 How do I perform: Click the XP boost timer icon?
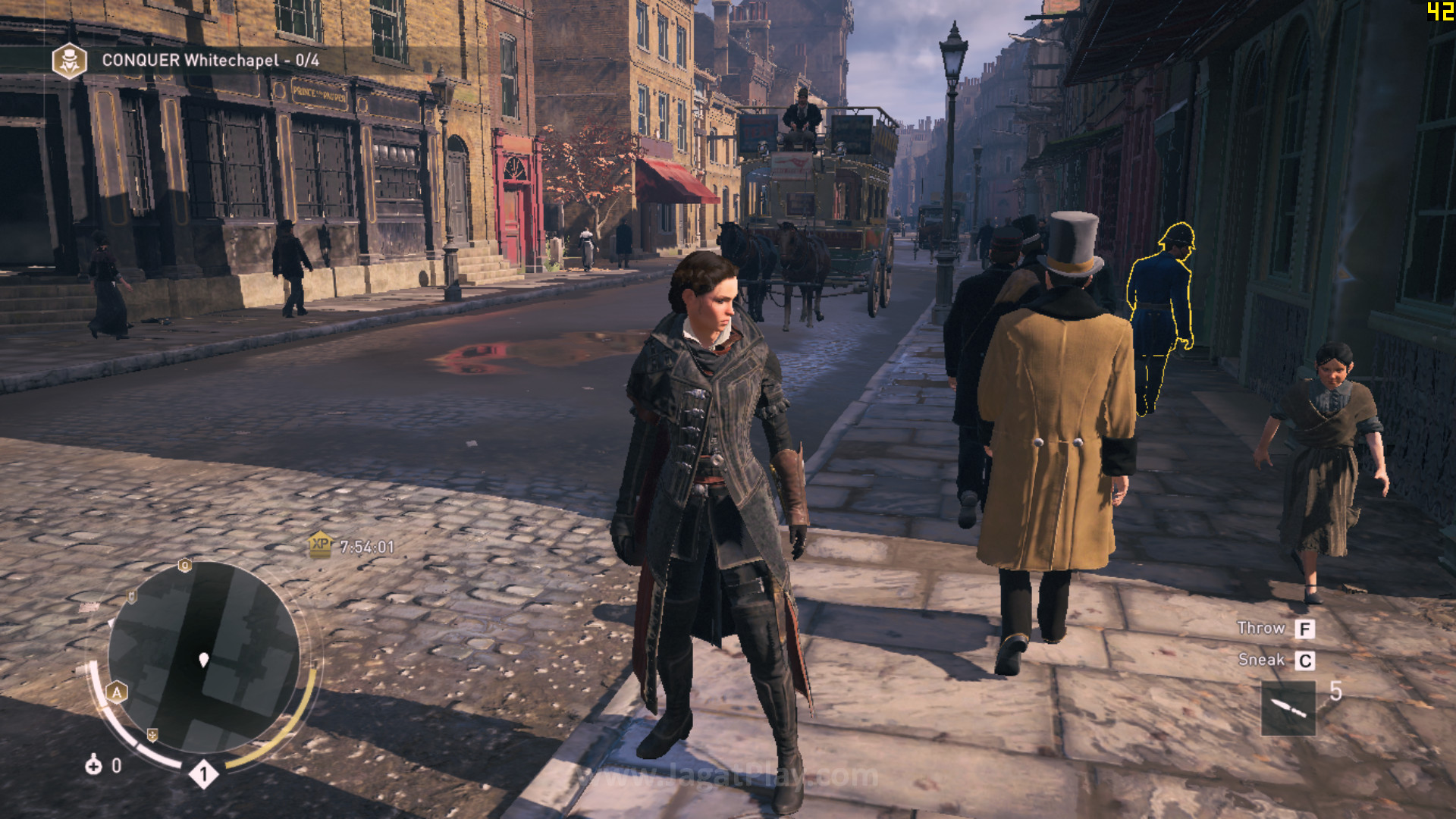point(320,544)
